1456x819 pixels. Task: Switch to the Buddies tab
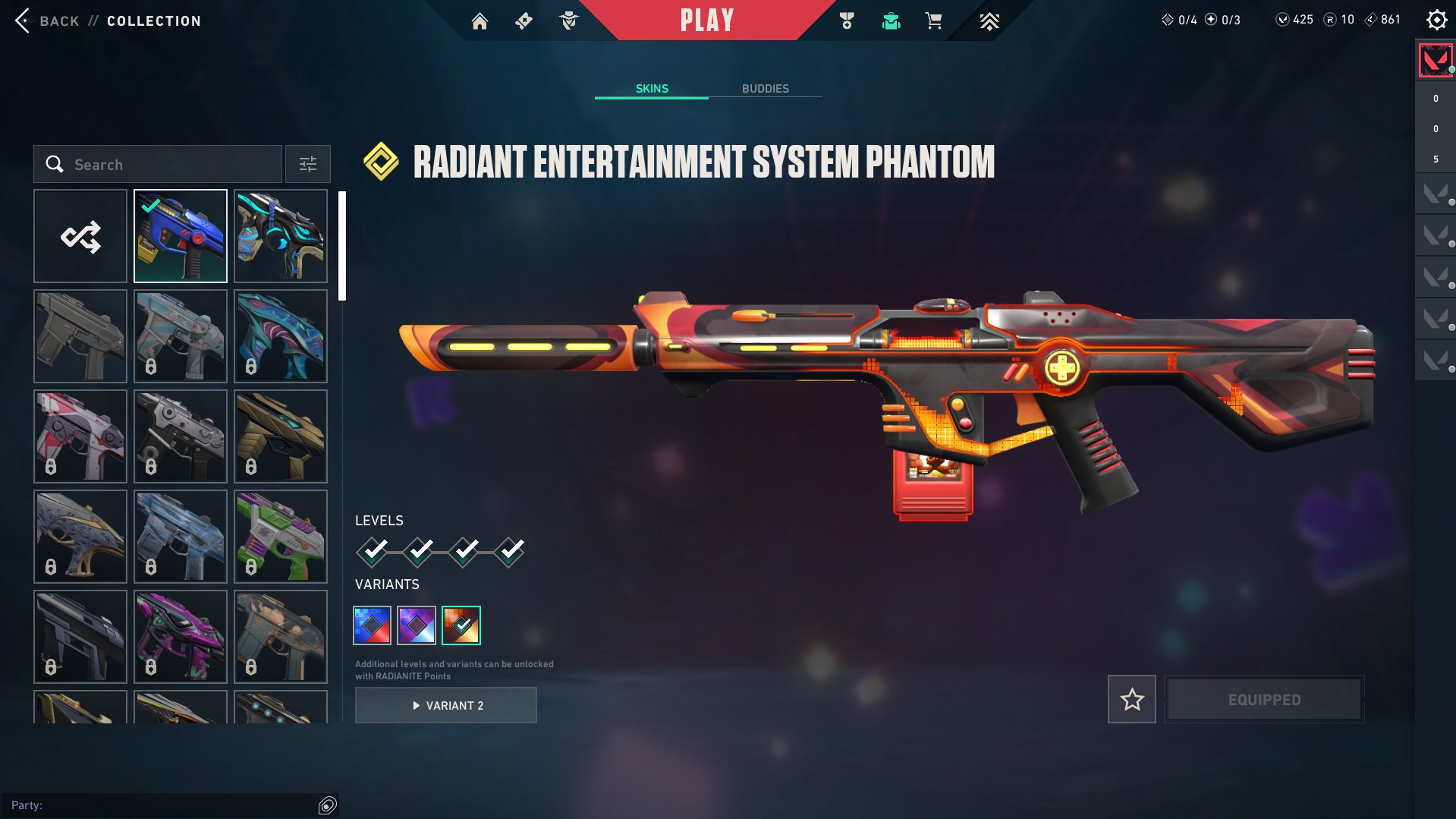[x=766, y=88]
